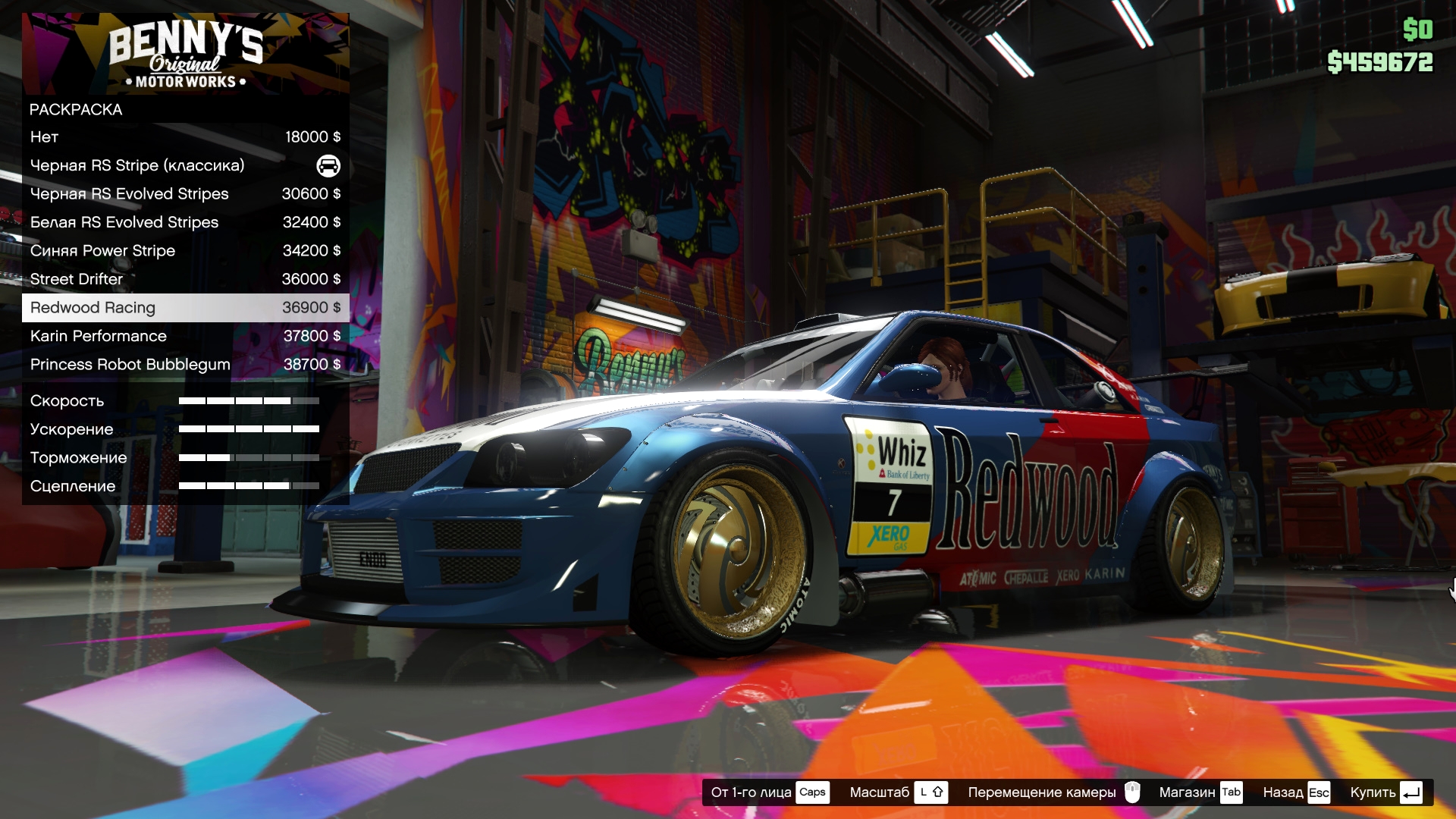Click the Купить (buy) button

point(1385,792)
